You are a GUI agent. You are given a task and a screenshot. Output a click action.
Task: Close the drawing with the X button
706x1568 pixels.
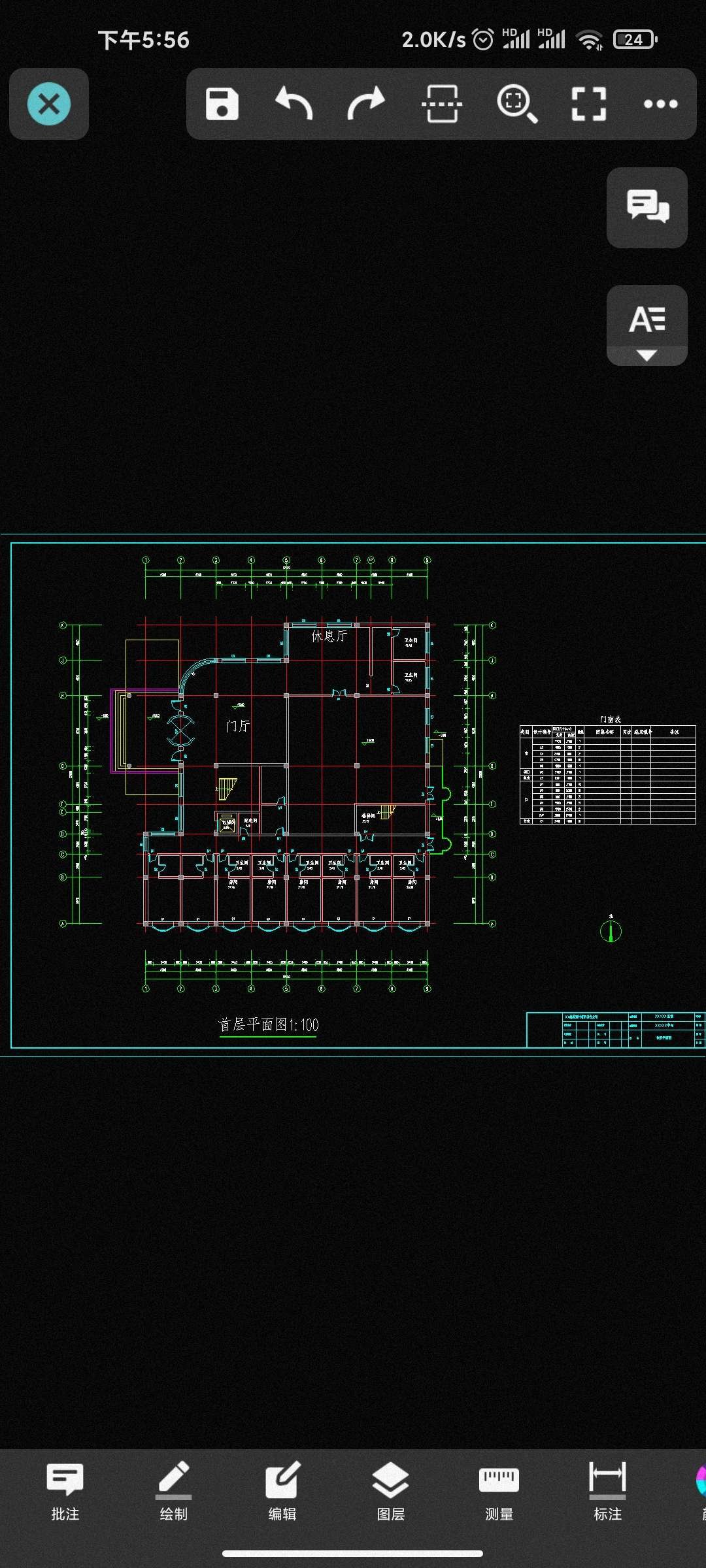click(49, 104)
